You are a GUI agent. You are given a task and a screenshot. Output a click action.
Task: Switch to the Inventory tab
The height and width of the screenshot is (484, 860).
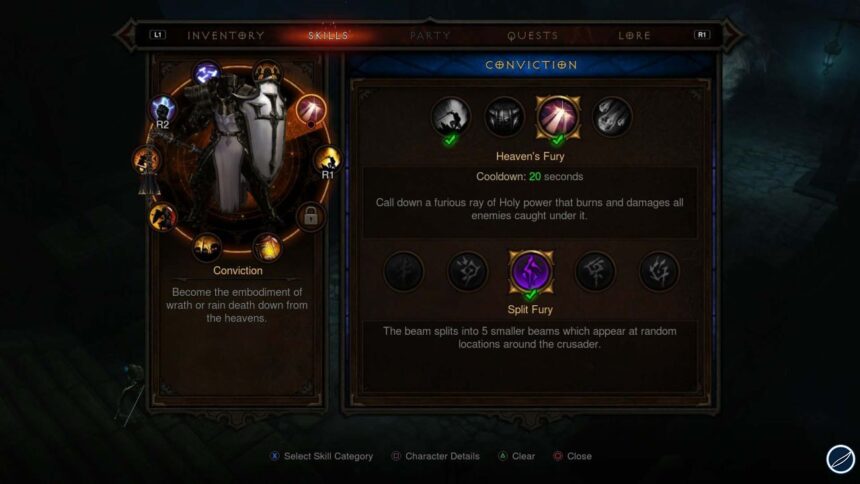pos(226,35)
